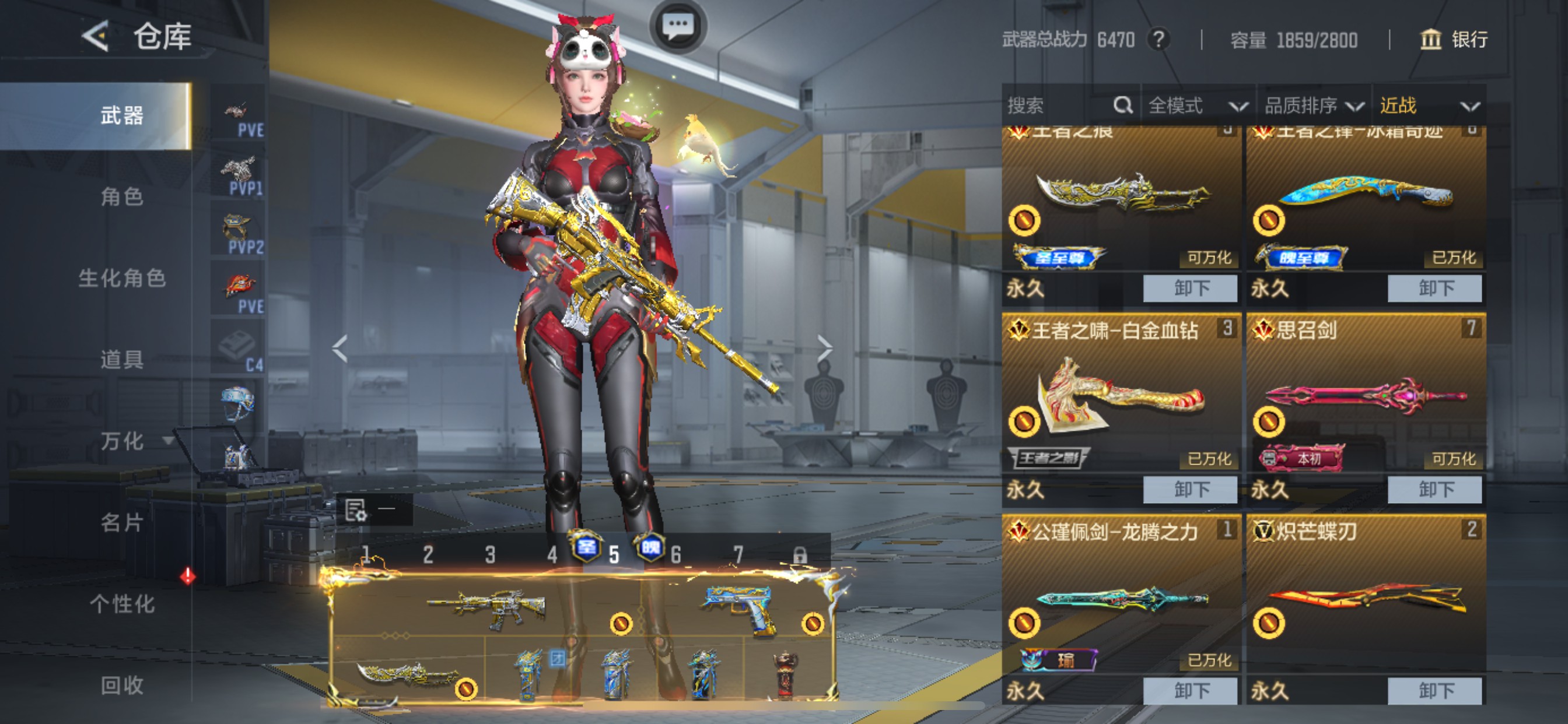This screenshot has width=1568, height=724.
Task: Switch to loadout bag number 3
Action: (x=490, y=555)
